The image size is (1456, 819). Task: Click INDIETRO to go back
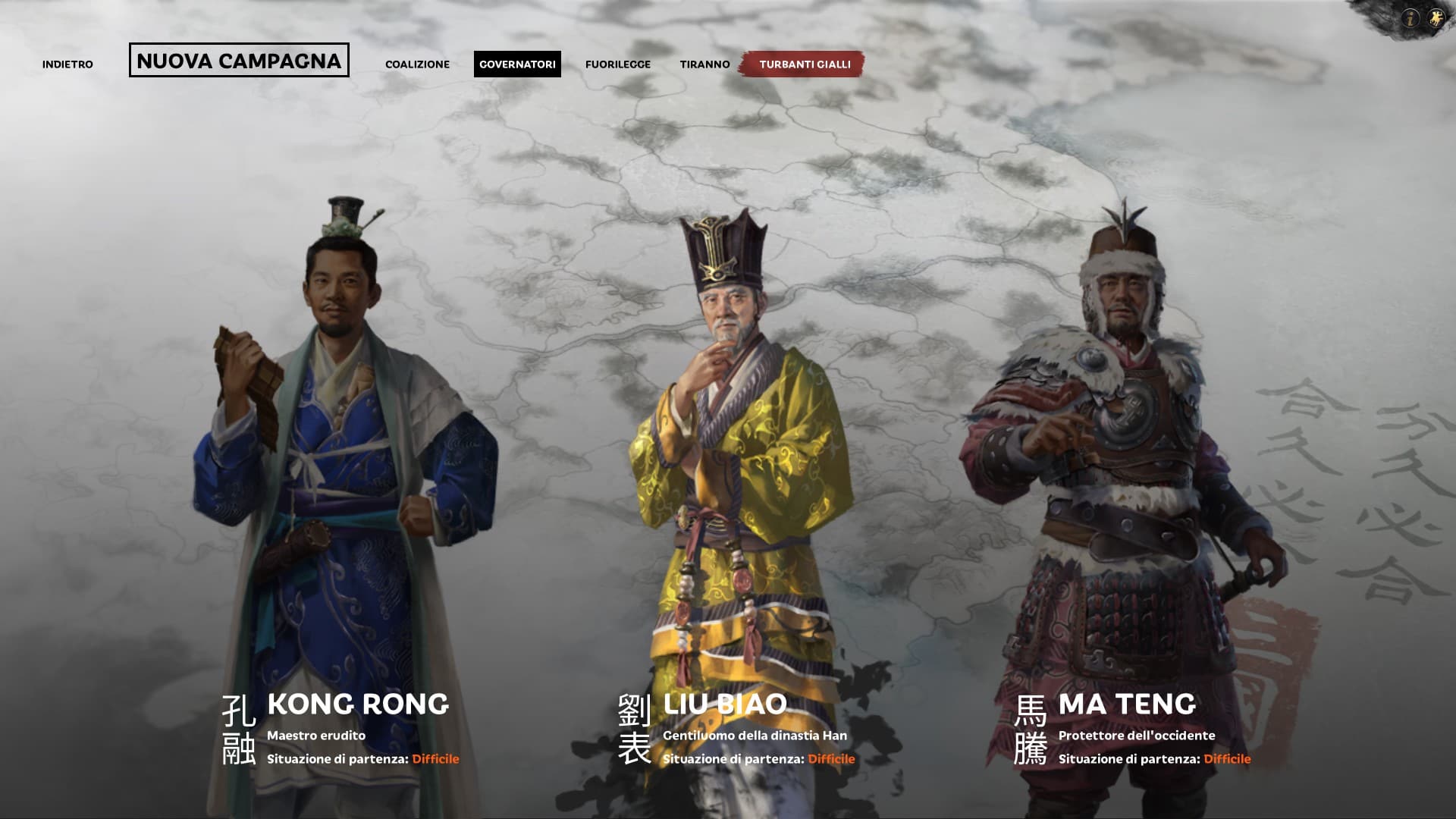tap(68, 64)
